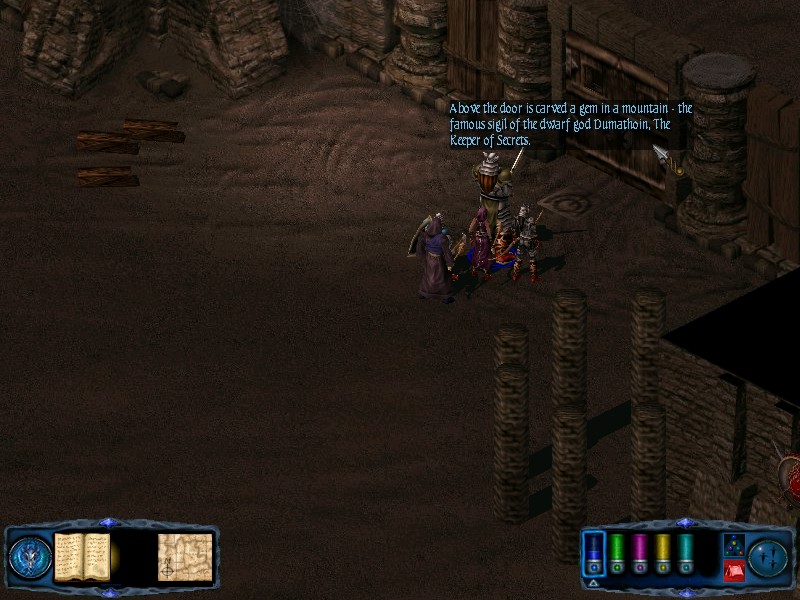The image size is (800, 600).
Task: Click the round three-figures party button
Action: [768, 557]
